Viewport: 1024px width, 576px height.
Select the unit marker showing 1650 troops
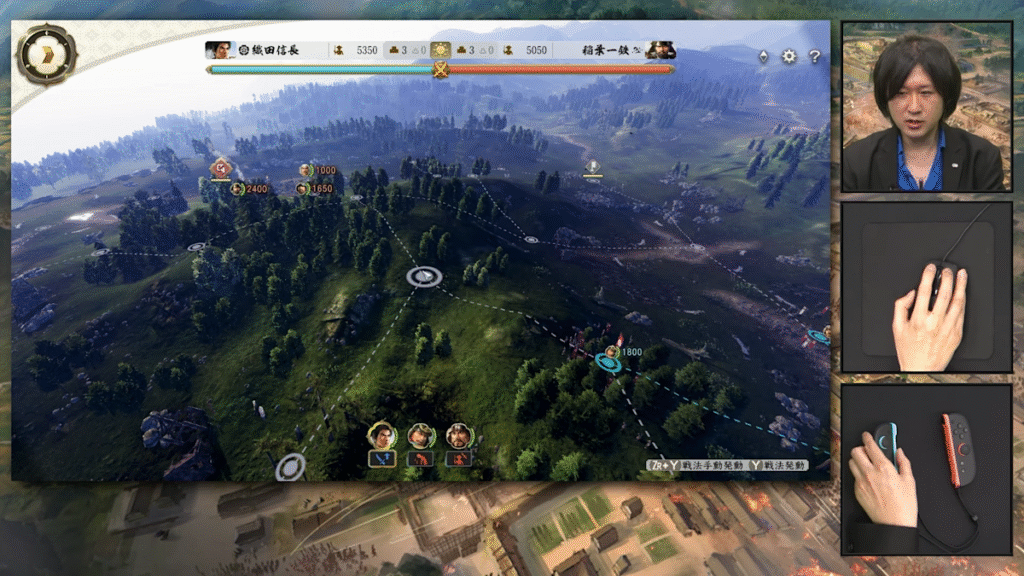pyautogui.click(x=302, y=188)
